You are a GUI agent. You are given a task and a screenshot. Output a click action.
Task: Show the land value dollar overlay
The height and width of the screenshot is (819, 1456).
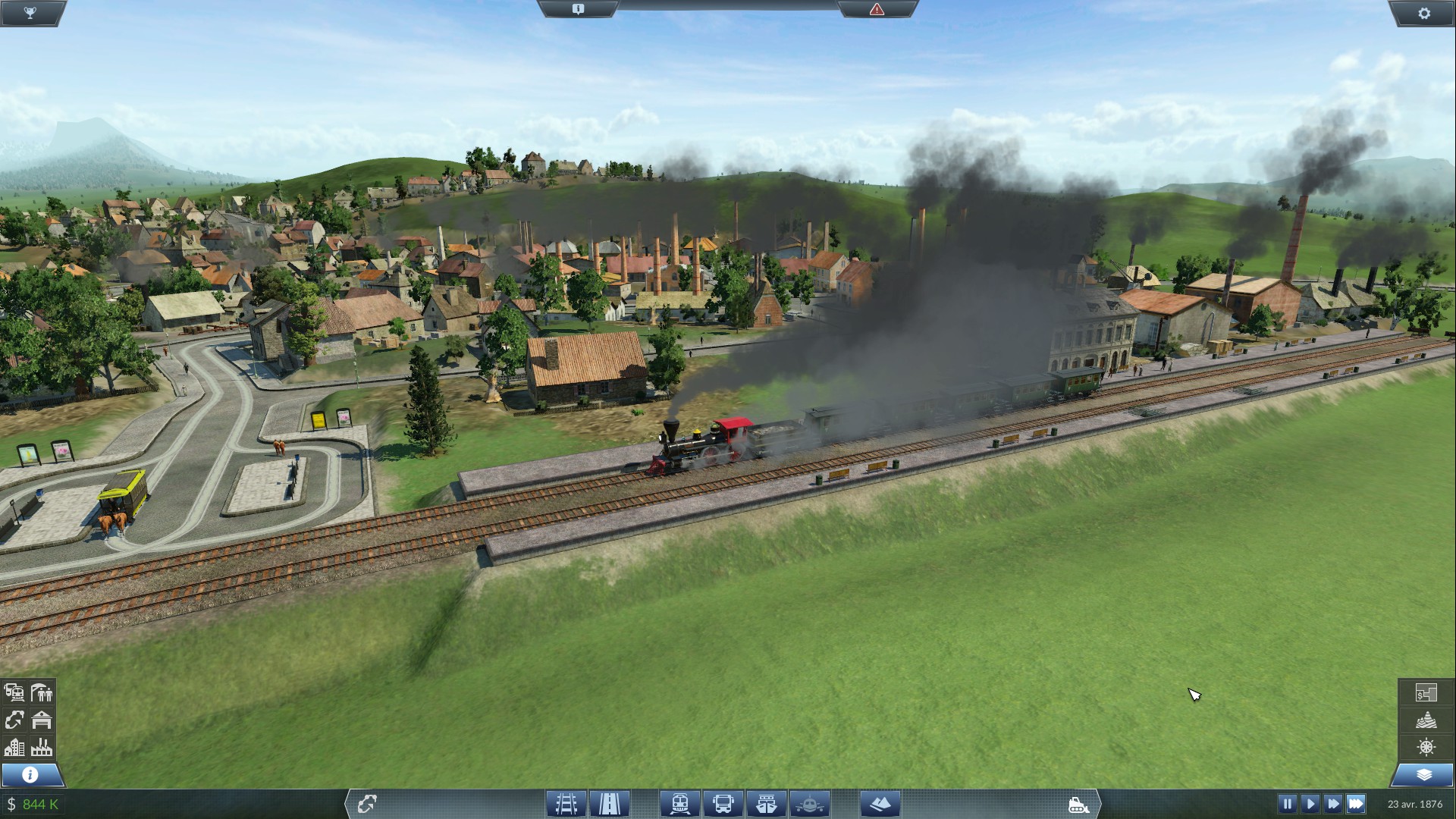click(x=1426, y=692)
